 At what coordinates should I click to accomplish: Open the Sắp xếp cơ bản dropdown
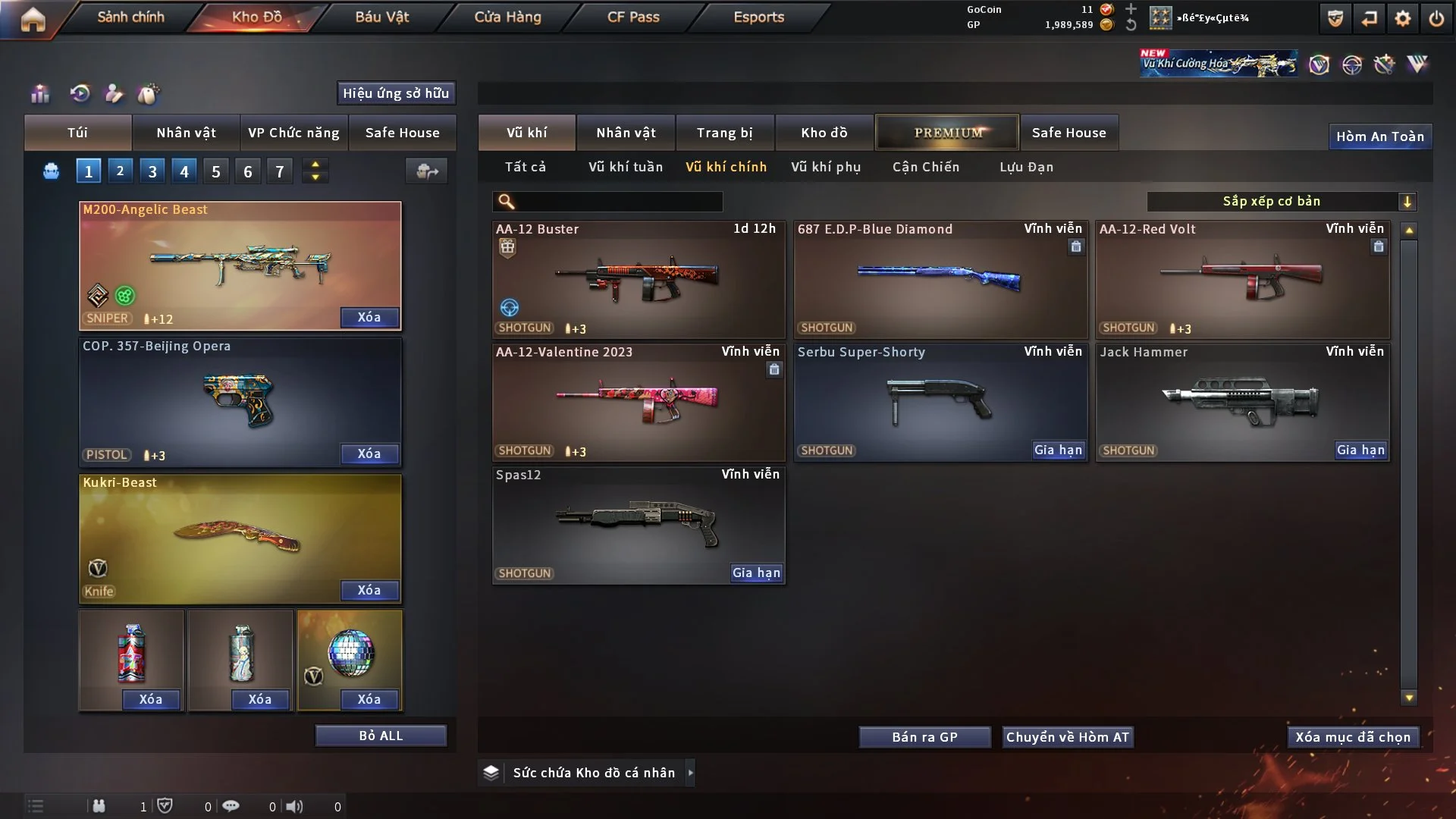(1281, 202)
